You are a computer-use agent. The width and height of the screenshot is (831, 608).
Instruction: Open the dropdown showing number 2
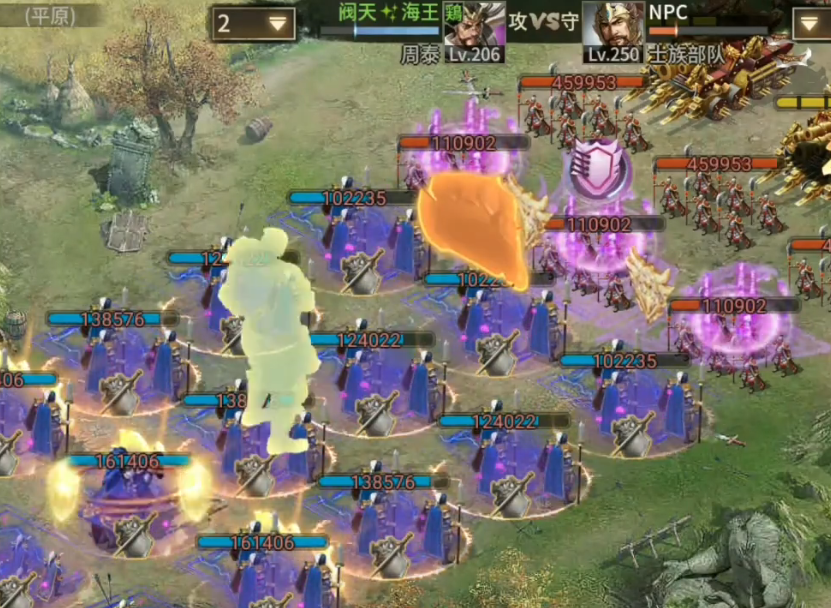pos(252,23)
